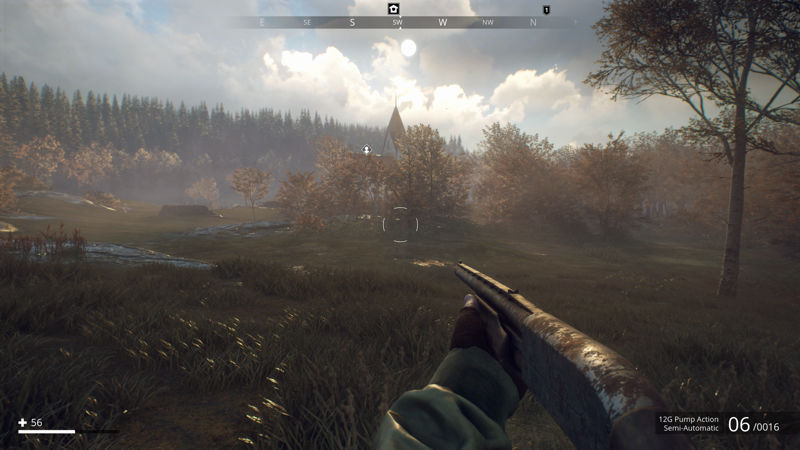
Task: Select the diamond waypoint marker near the steeple
Action: click(x=366, y=150)
